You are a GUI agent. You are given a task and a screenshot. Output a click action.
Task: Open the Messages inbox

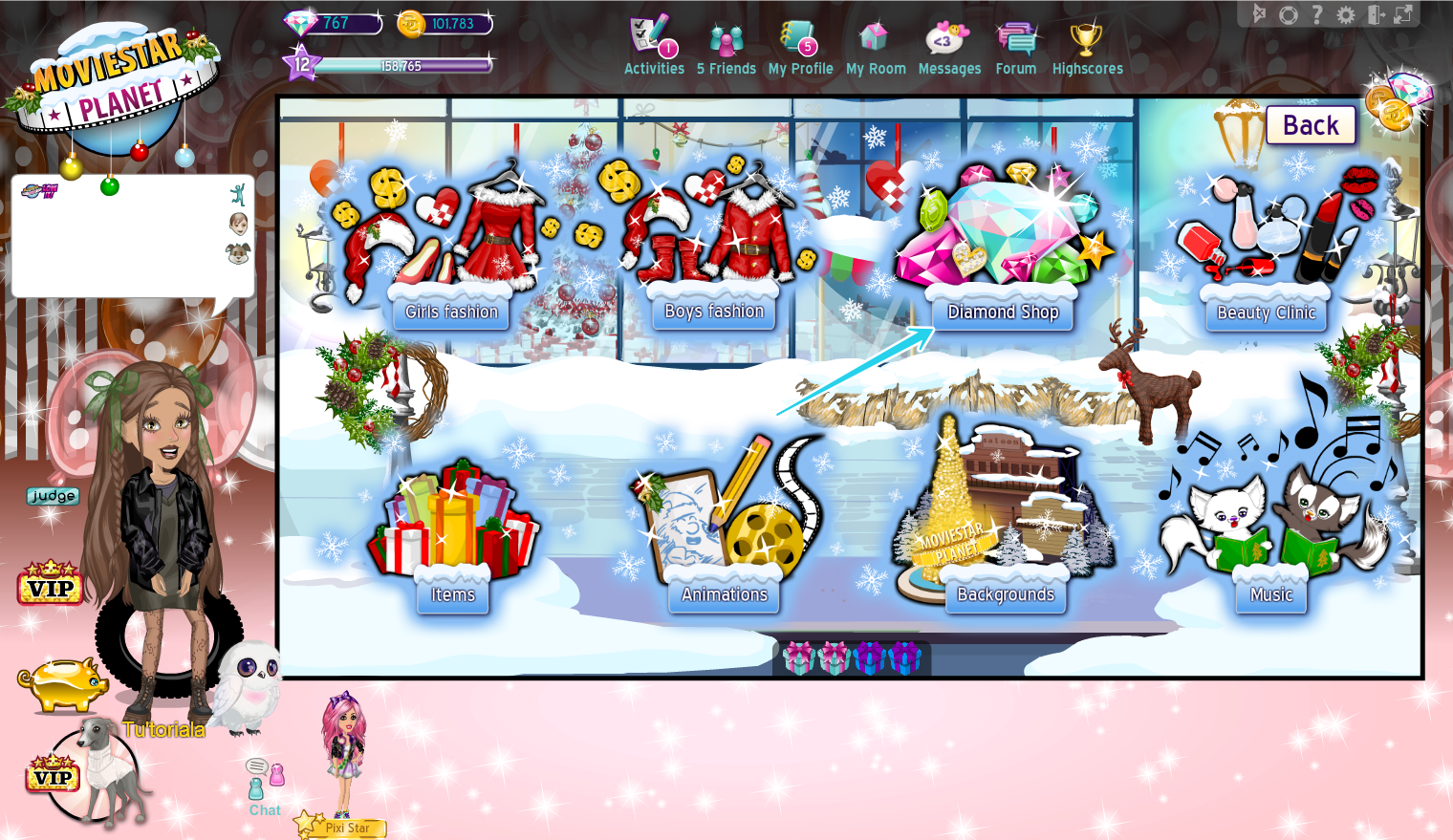point(949,45)
